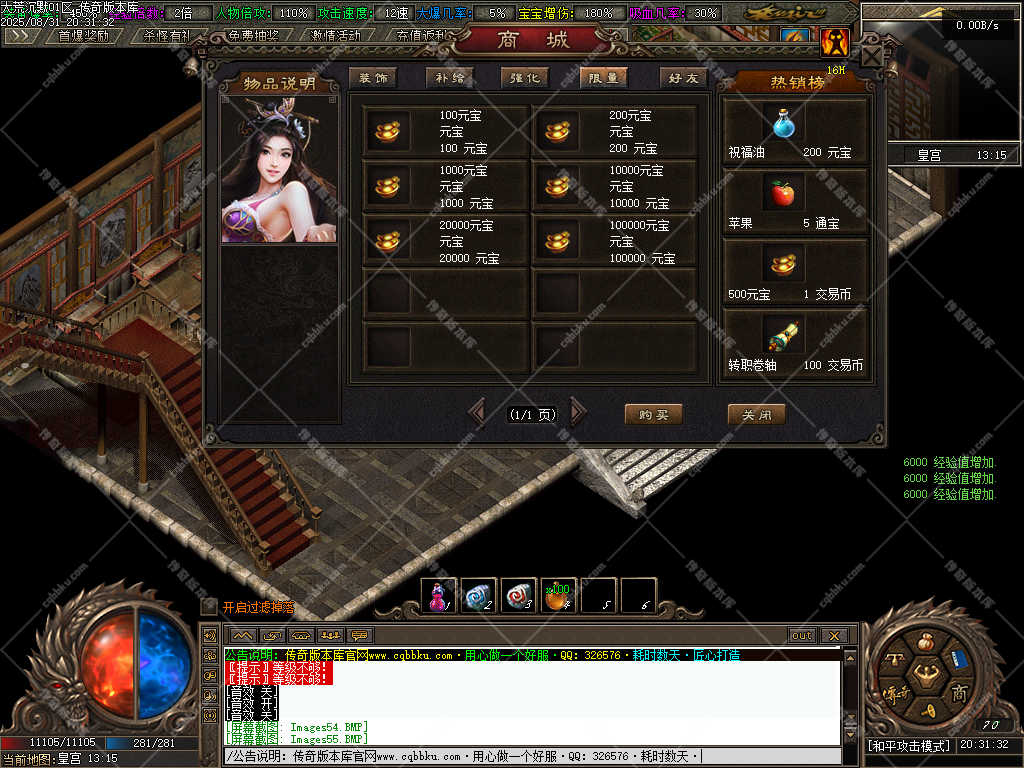Select the 100元宝 shop item
The image size is (1024, 768).
[x=445, y=132]
